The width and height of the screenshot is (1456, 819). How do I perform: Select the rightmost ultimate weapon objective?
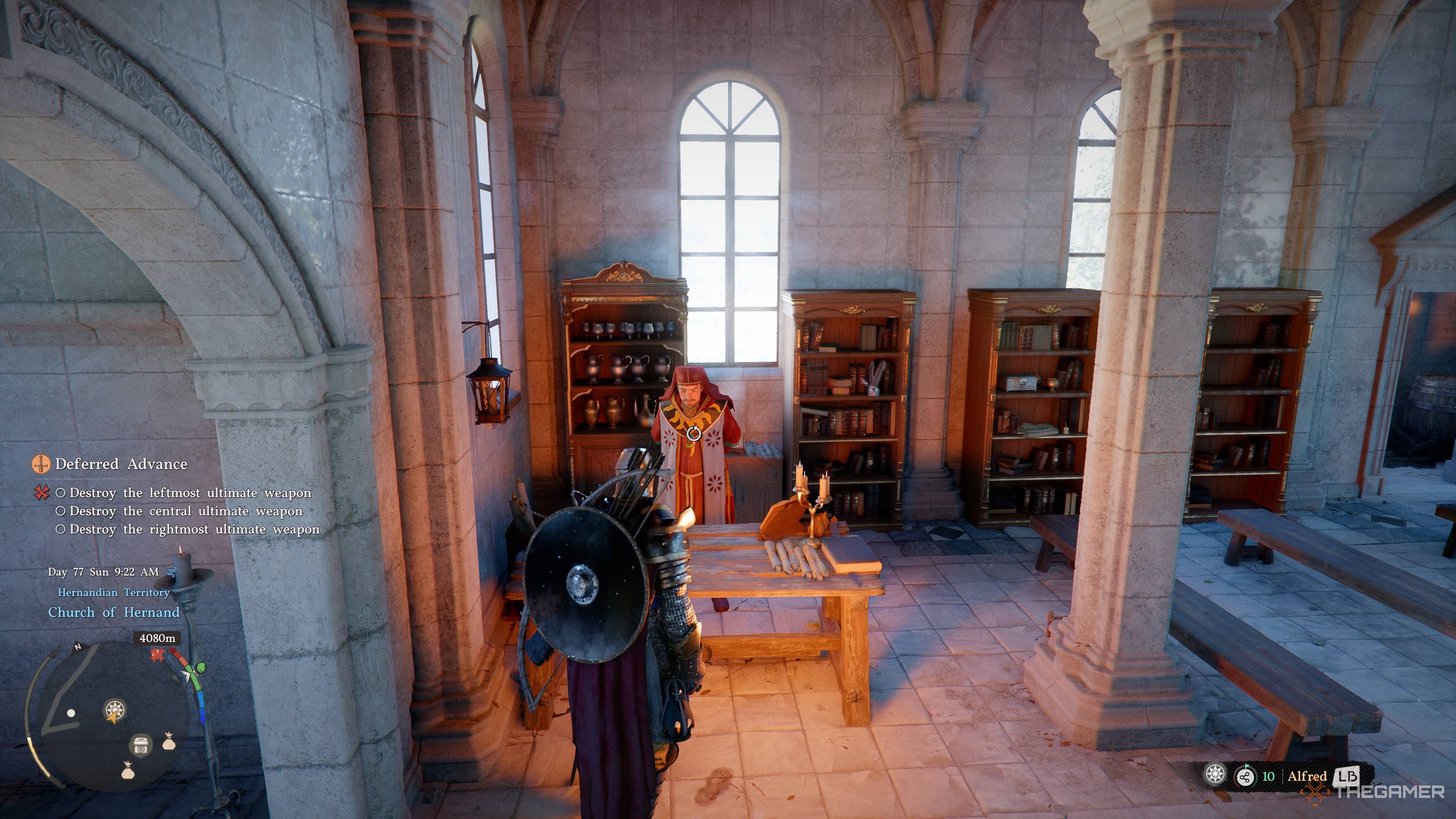tap(194, 529)
